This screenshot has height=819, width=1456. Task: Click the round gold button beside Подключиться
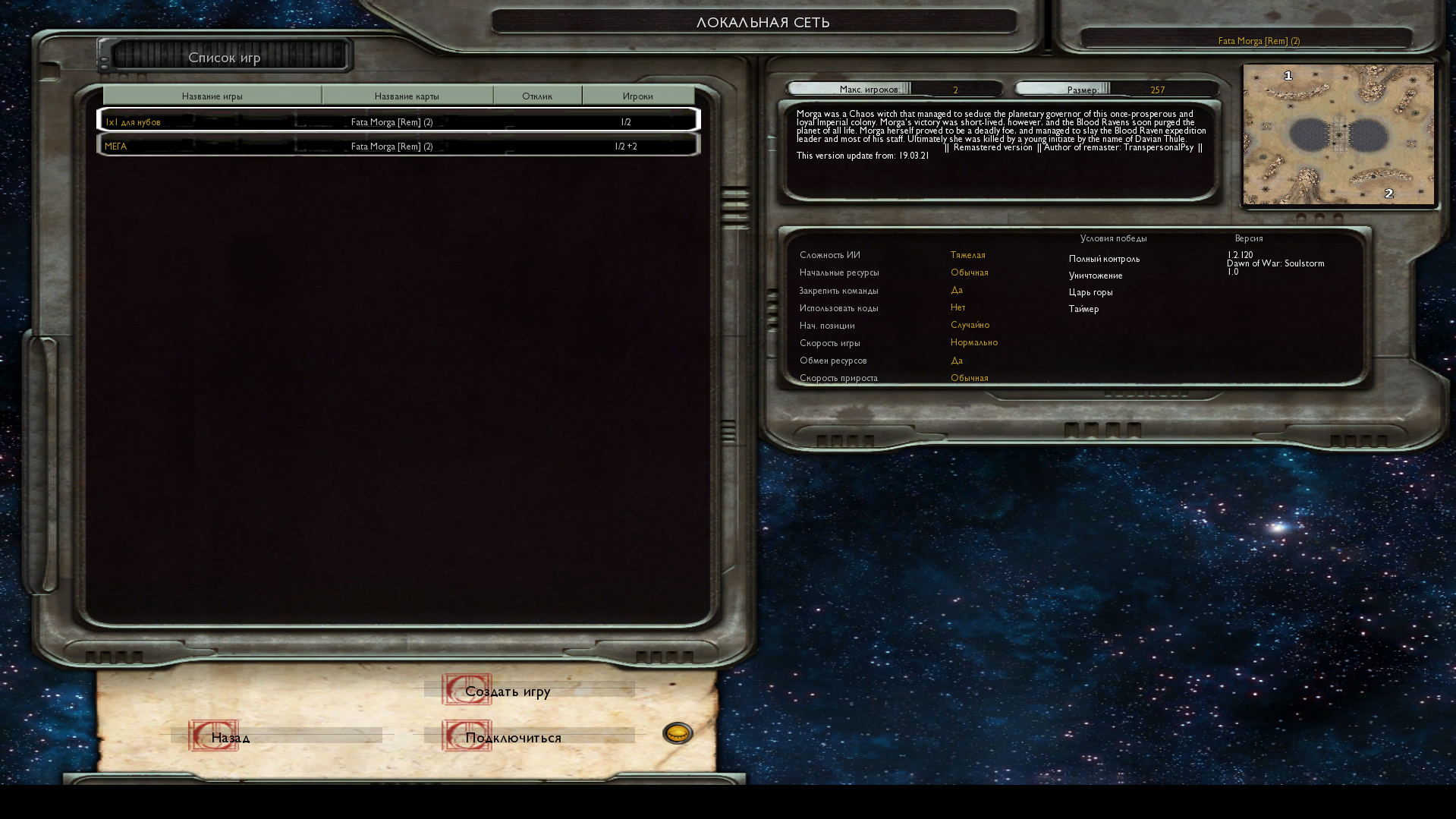pos(678,733)
